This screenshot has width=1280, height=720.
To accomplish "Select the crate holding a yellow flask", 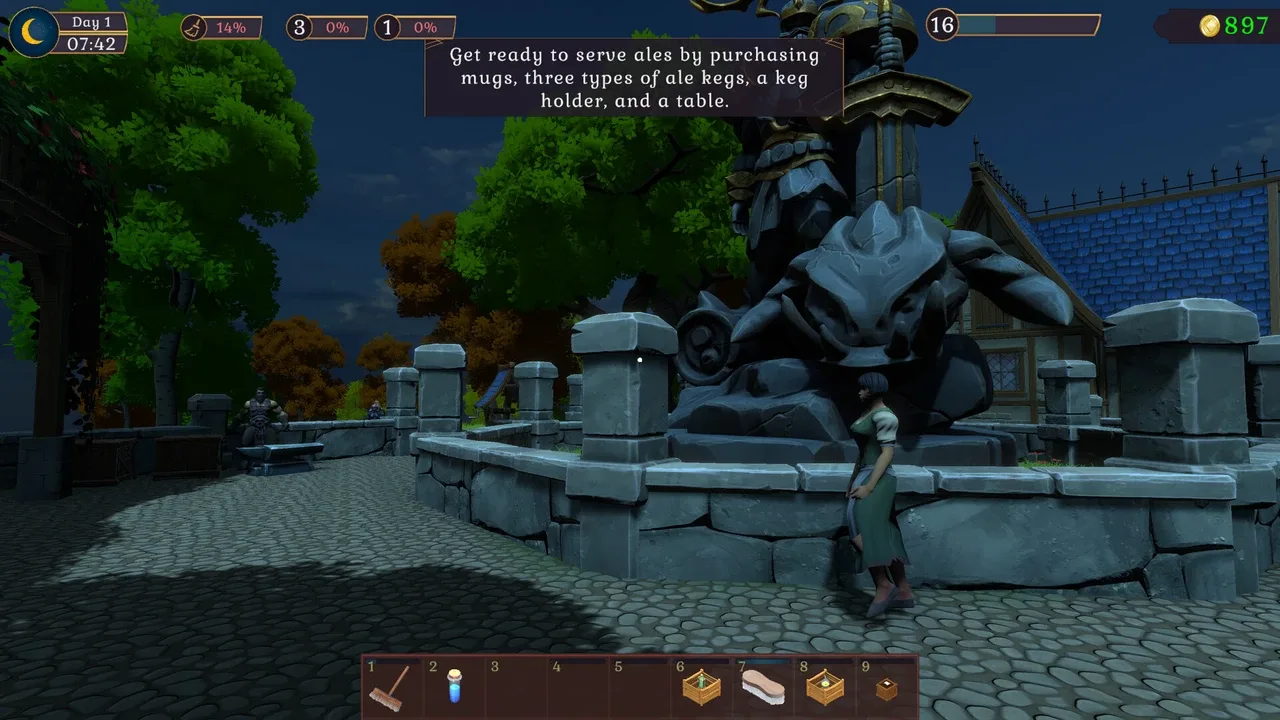I will coord(825,688).
